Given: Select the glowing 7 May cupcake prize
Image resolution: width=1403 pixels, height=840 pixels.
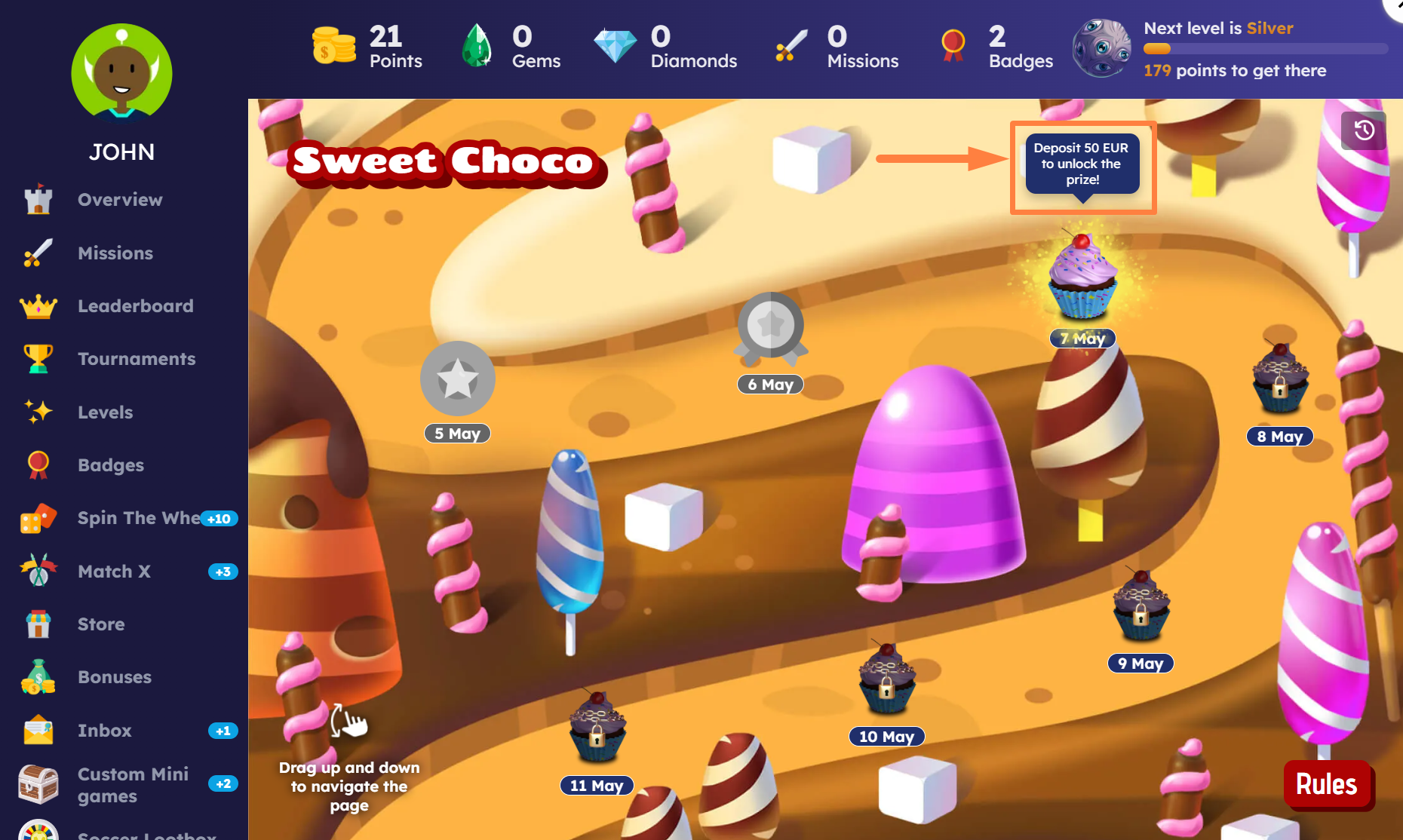Looking at the screenshot, I should tap(1082, 277).
